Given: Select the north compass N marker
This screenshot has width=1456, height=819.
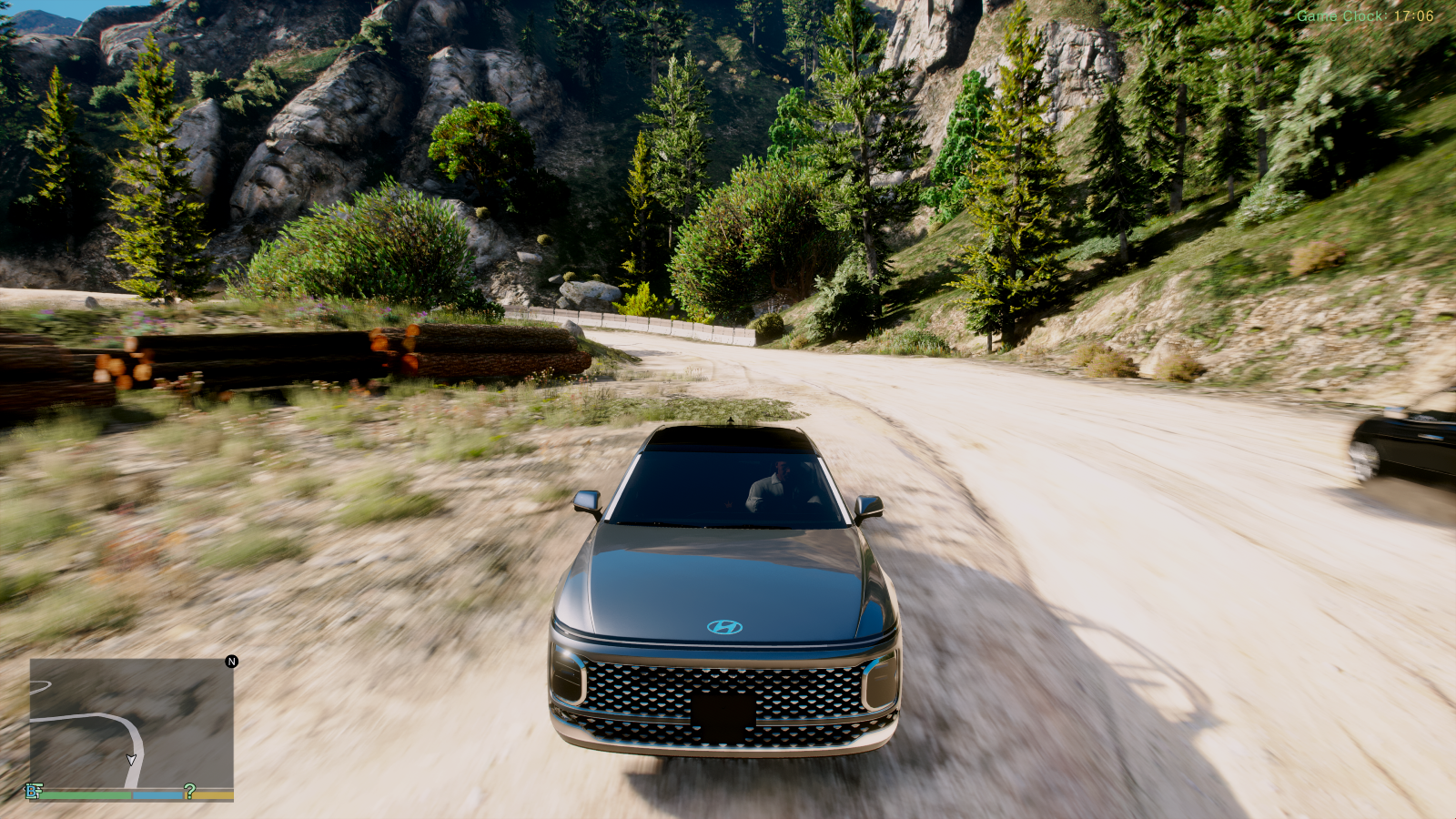Looking at the screenshot, I should (232, 662).
